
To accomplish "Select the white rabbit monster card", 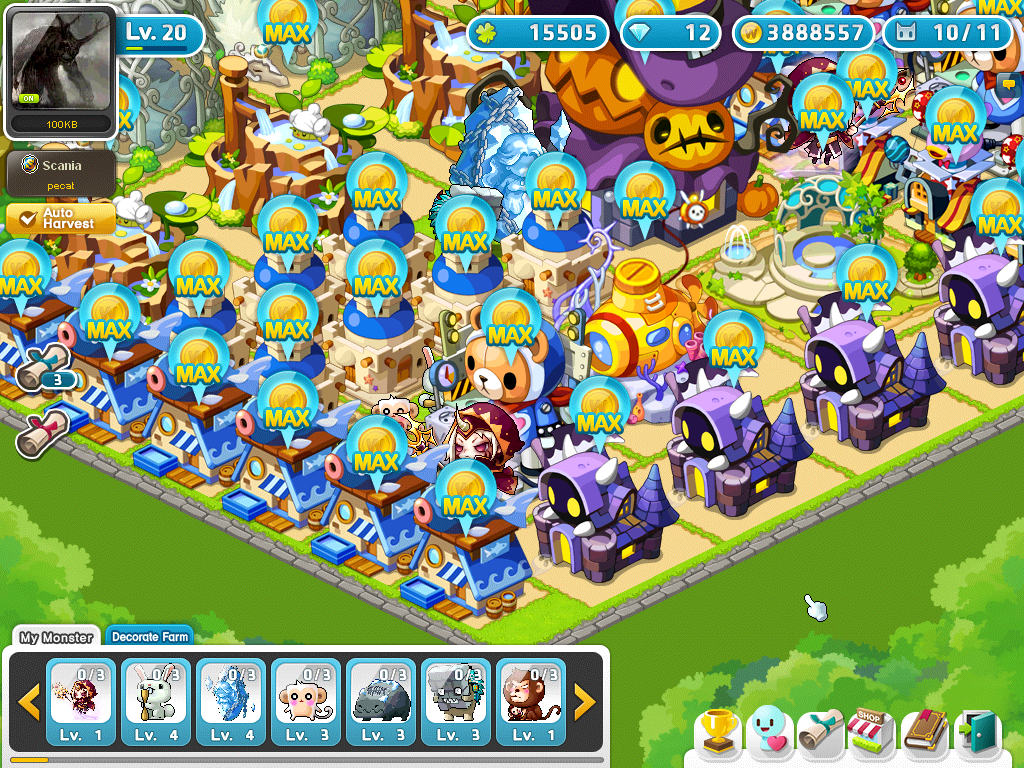I will tap(156, 702).
